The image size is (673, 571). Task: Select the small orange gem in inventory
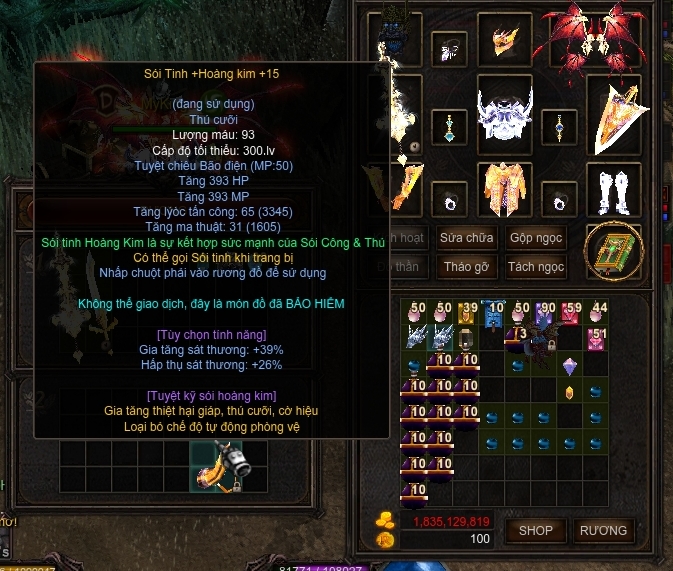click(x=571, y=392)
